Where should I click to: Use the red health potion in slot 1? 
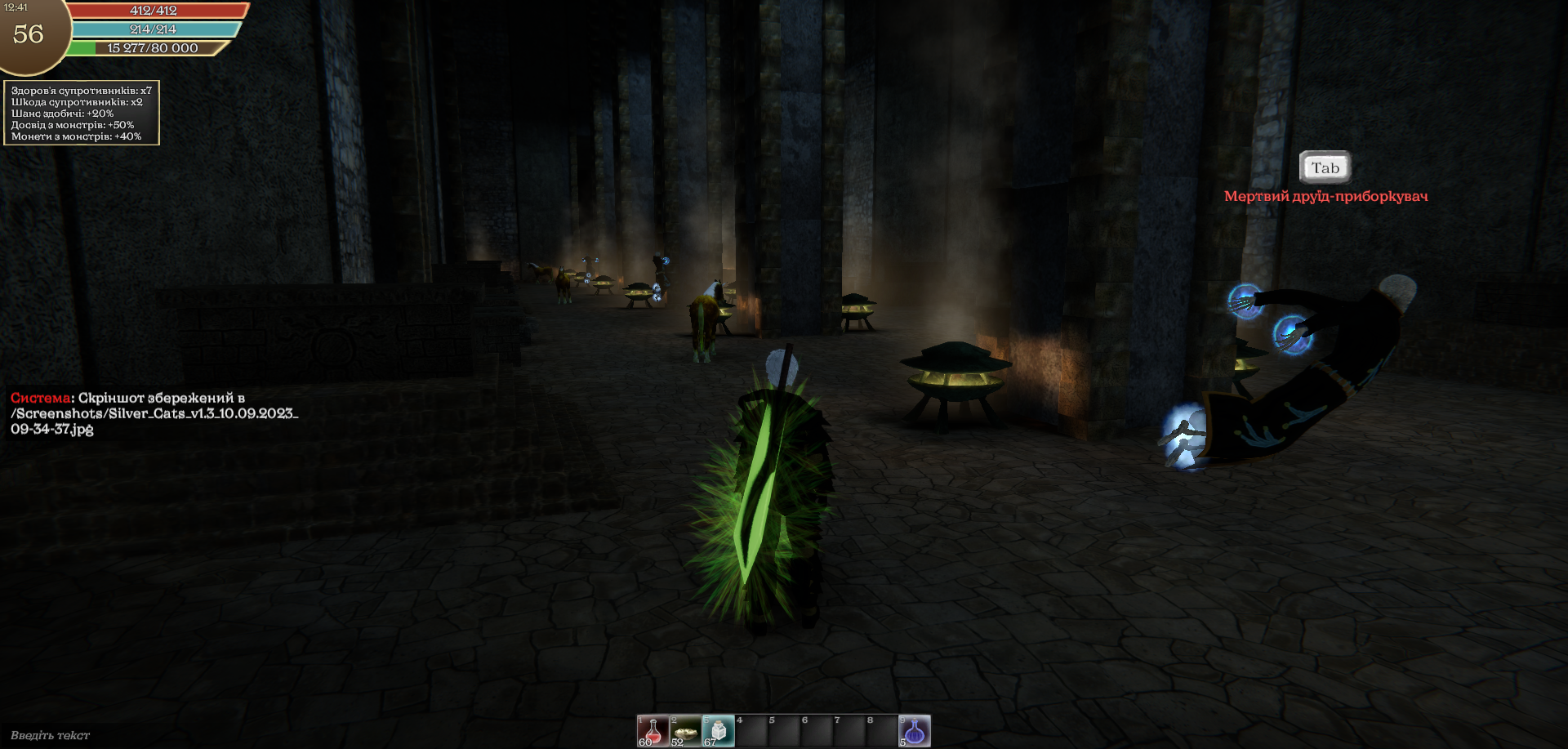point(653,730)
